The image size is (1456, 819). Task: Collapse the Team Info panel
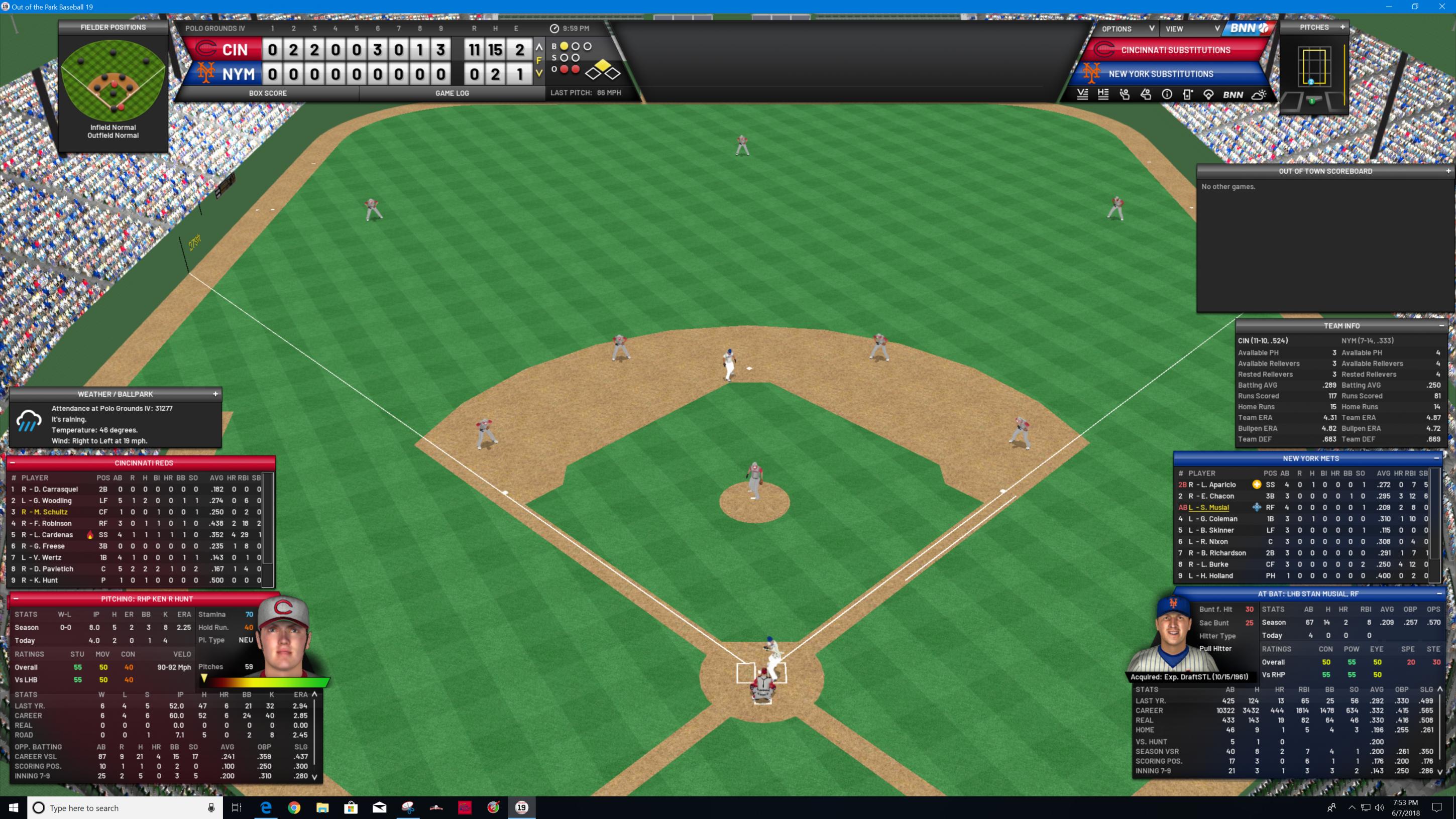(x=1441, y=325)
